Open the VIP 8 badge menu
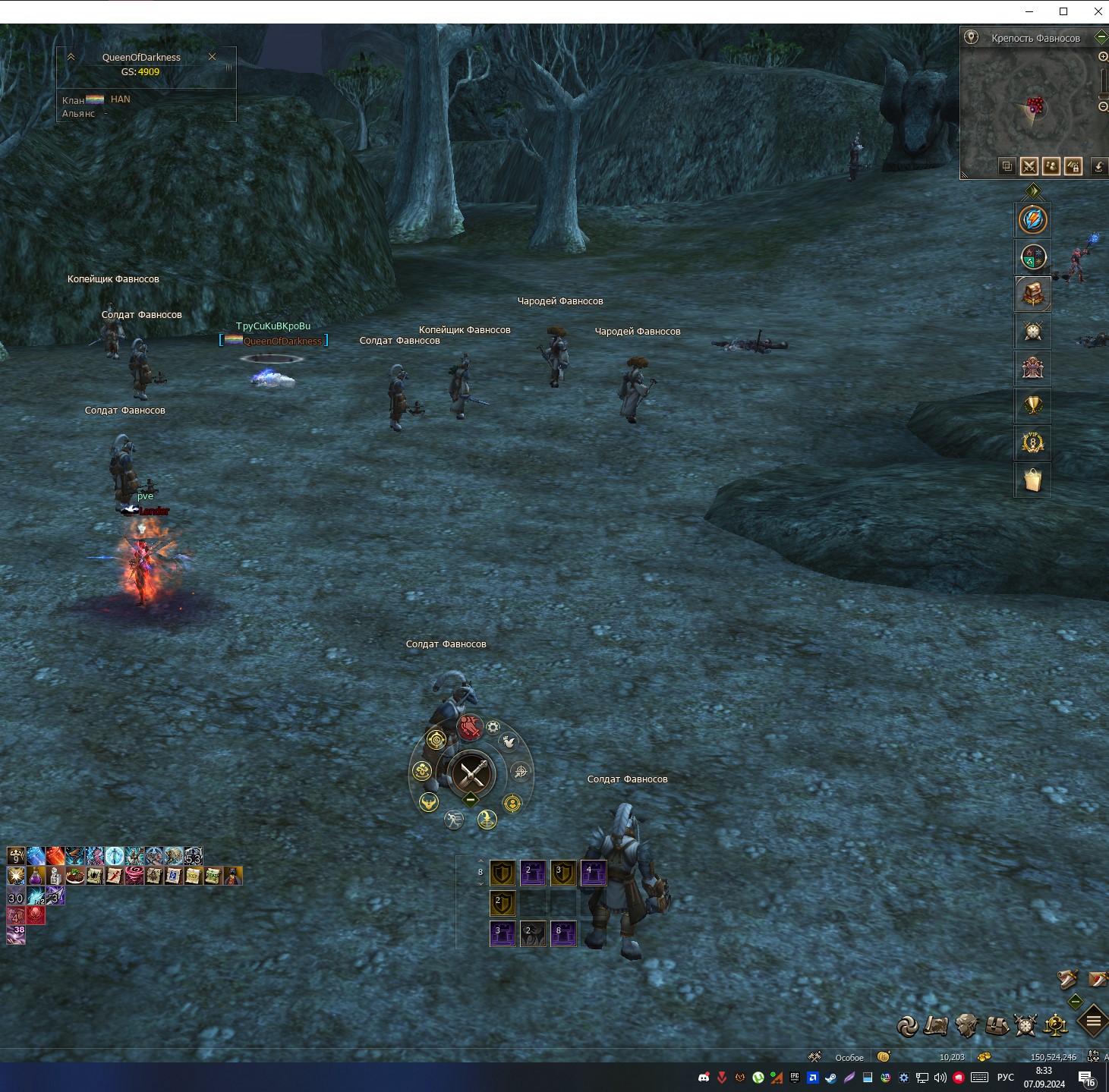The image size is (1109, 1092). tap(1032, 442)
